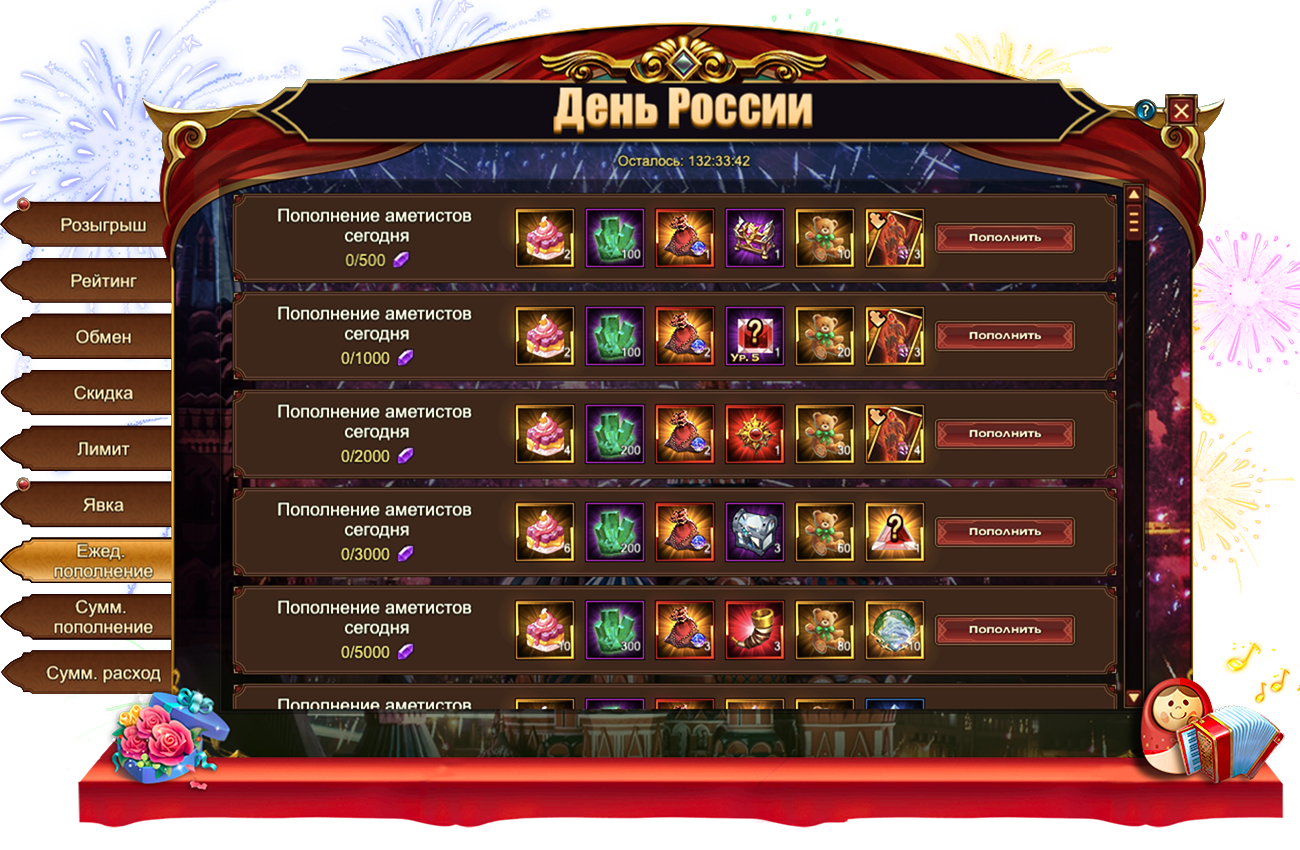
Task: Click Пополнить on the 0/1000 row
Action: pyautogui.click(x=1004, y=336)
